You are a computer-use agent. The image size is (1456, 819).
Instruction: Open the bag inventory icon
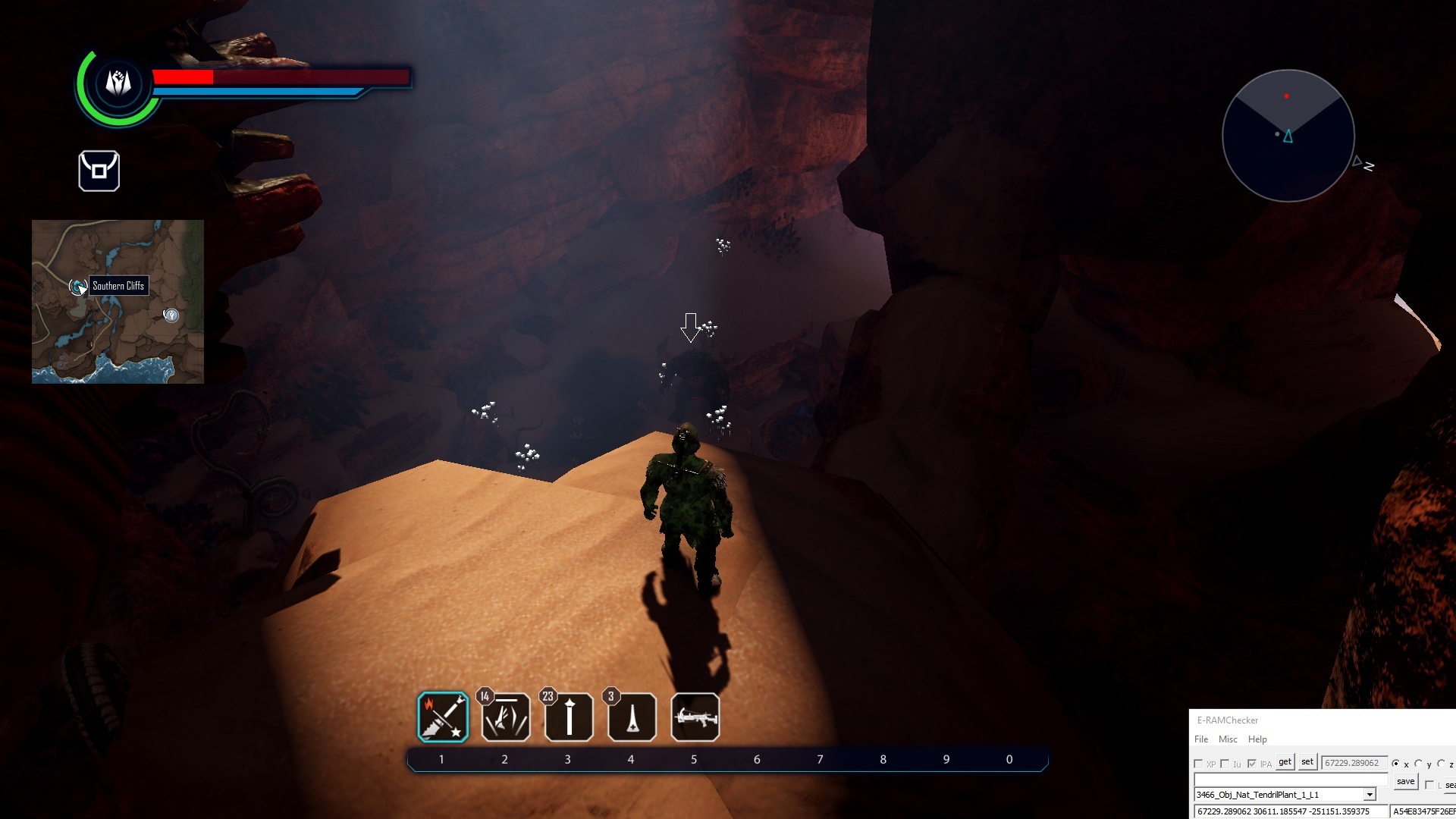[99, 171]
